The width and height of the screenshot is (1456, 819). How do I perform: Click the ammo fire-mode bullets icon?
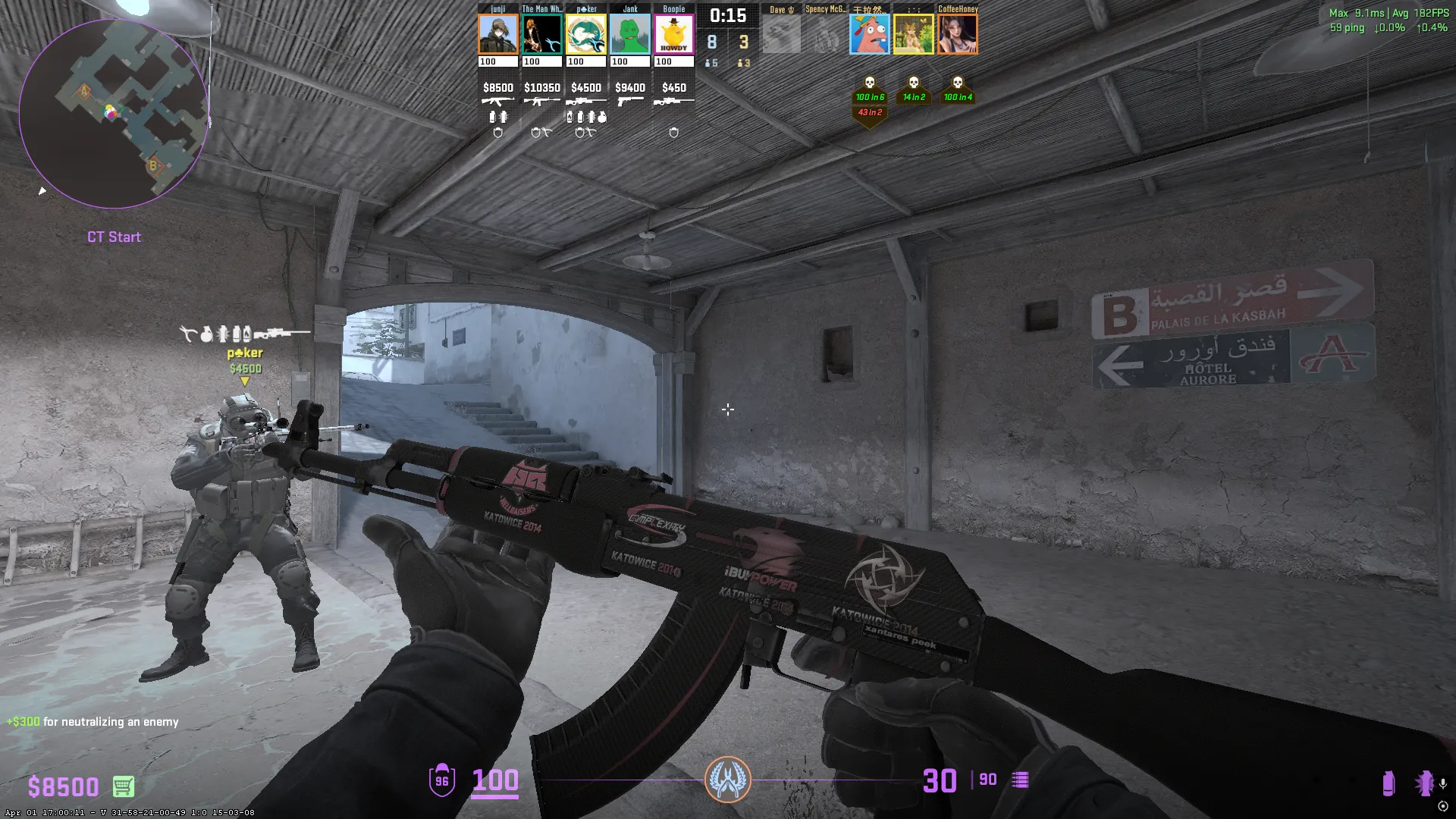coord(1021,780)
